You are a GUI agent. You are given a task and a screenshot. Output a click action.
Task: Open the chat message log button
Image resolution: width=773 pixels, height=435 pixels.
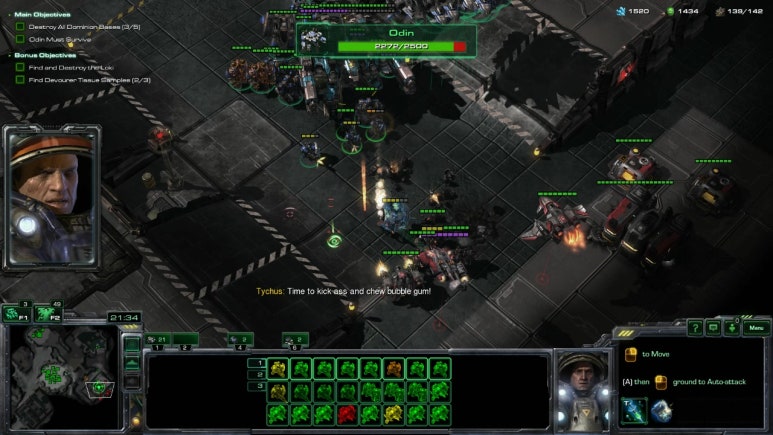713,327
